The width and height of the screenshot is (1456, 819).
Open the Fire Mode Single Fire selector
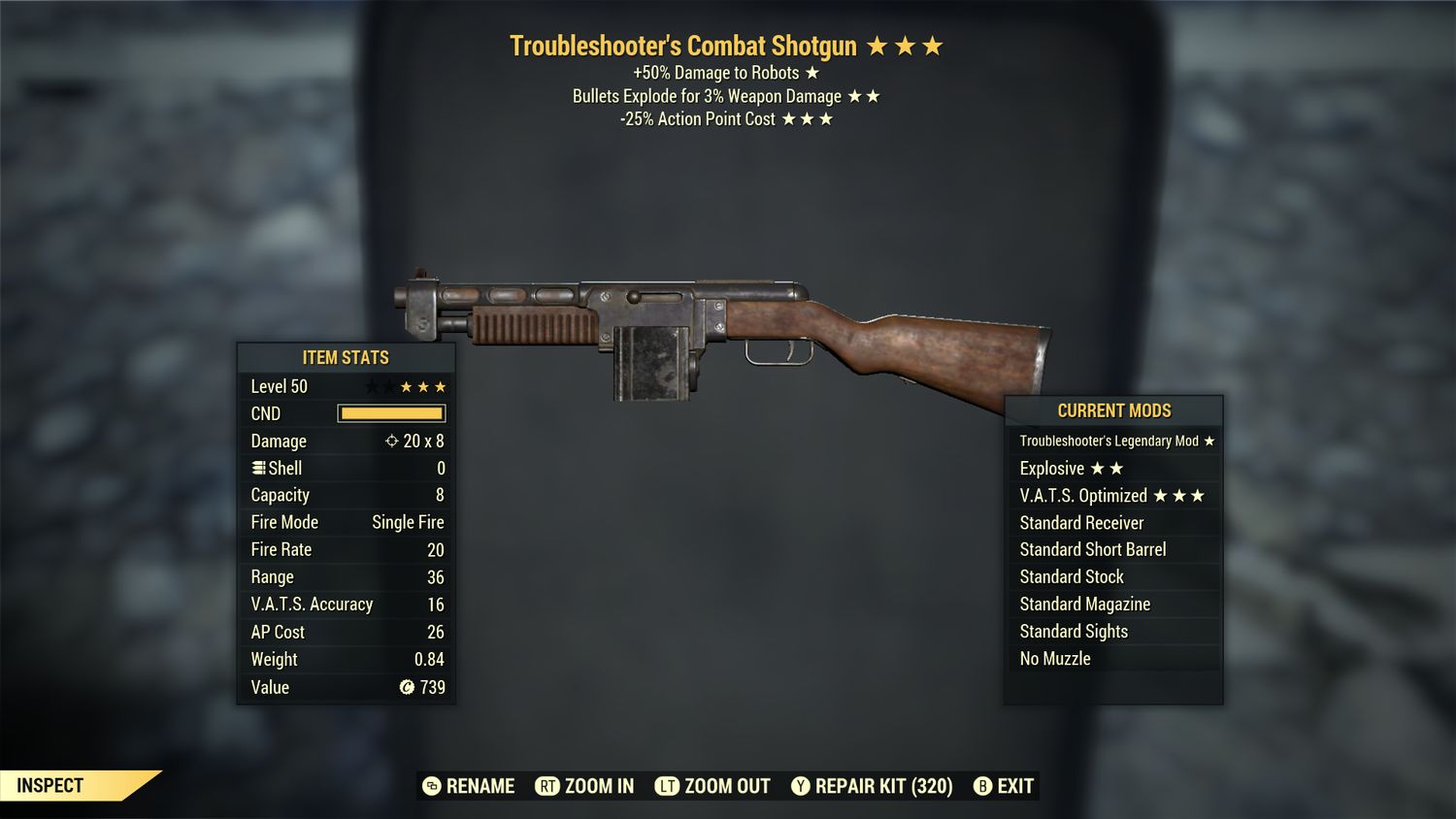pyautogui.click(x=407, y=522)
